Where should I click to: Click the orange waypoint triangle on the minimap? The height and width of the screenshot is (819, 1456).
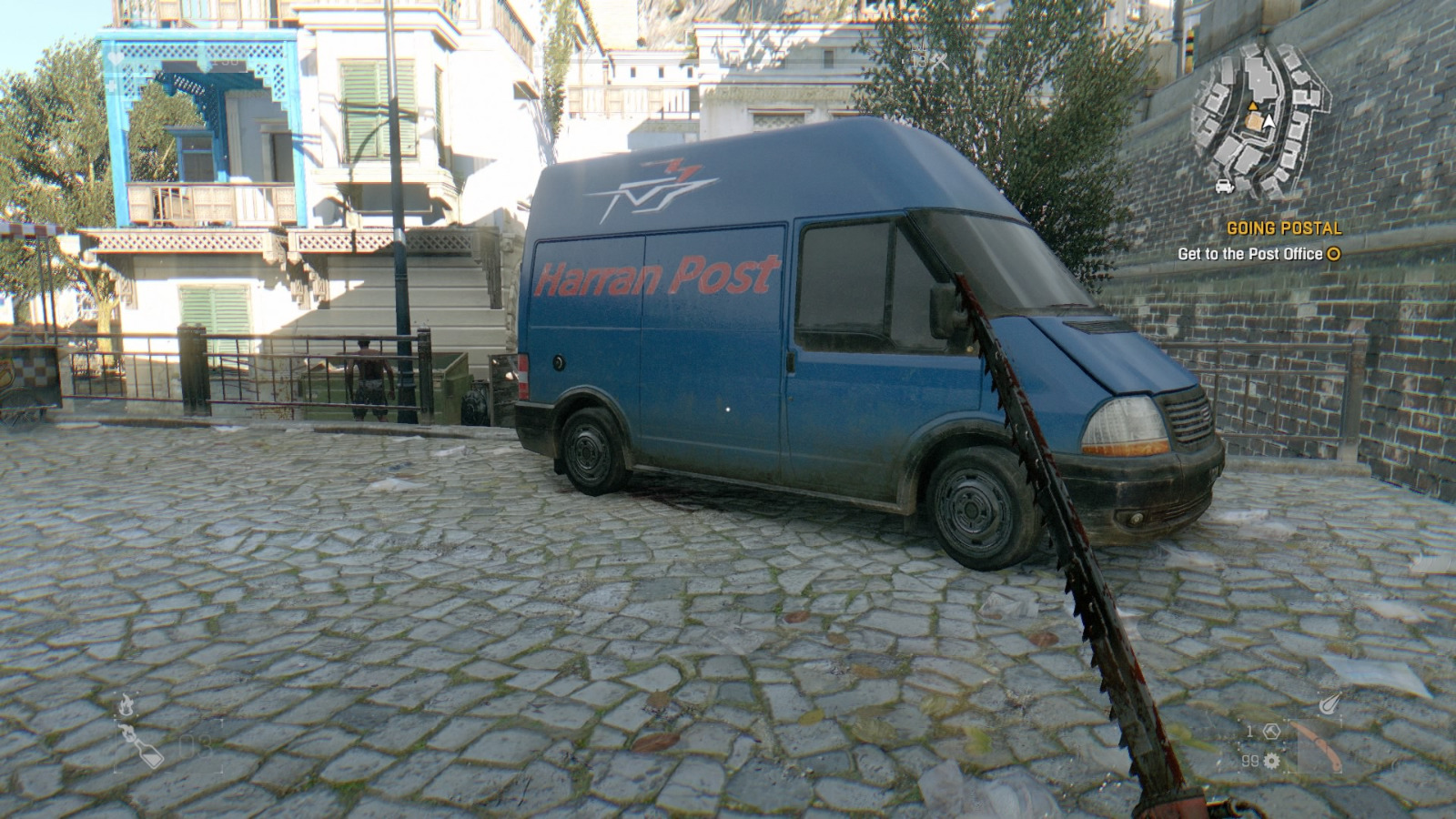point(1253,106)
